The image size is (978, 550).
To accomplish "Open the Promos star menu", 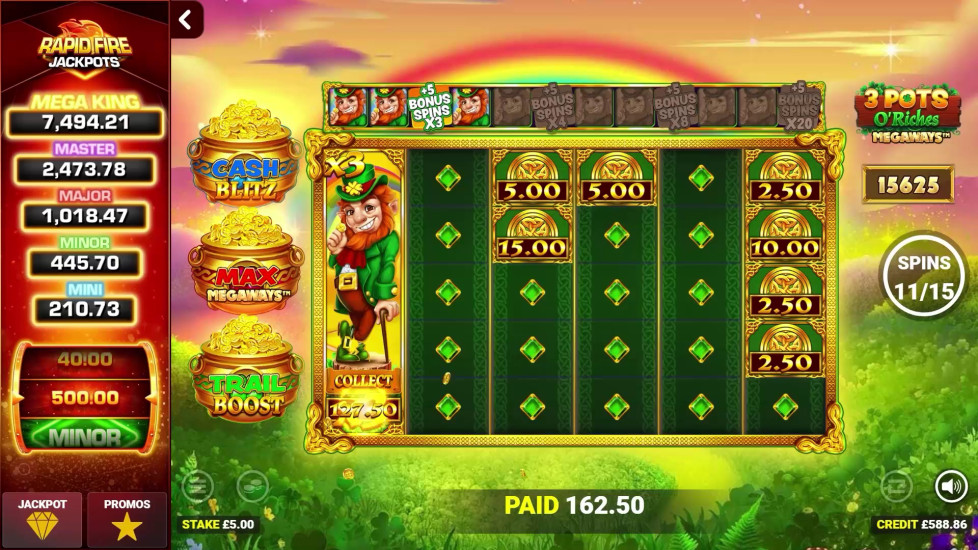I will (127, 518).
